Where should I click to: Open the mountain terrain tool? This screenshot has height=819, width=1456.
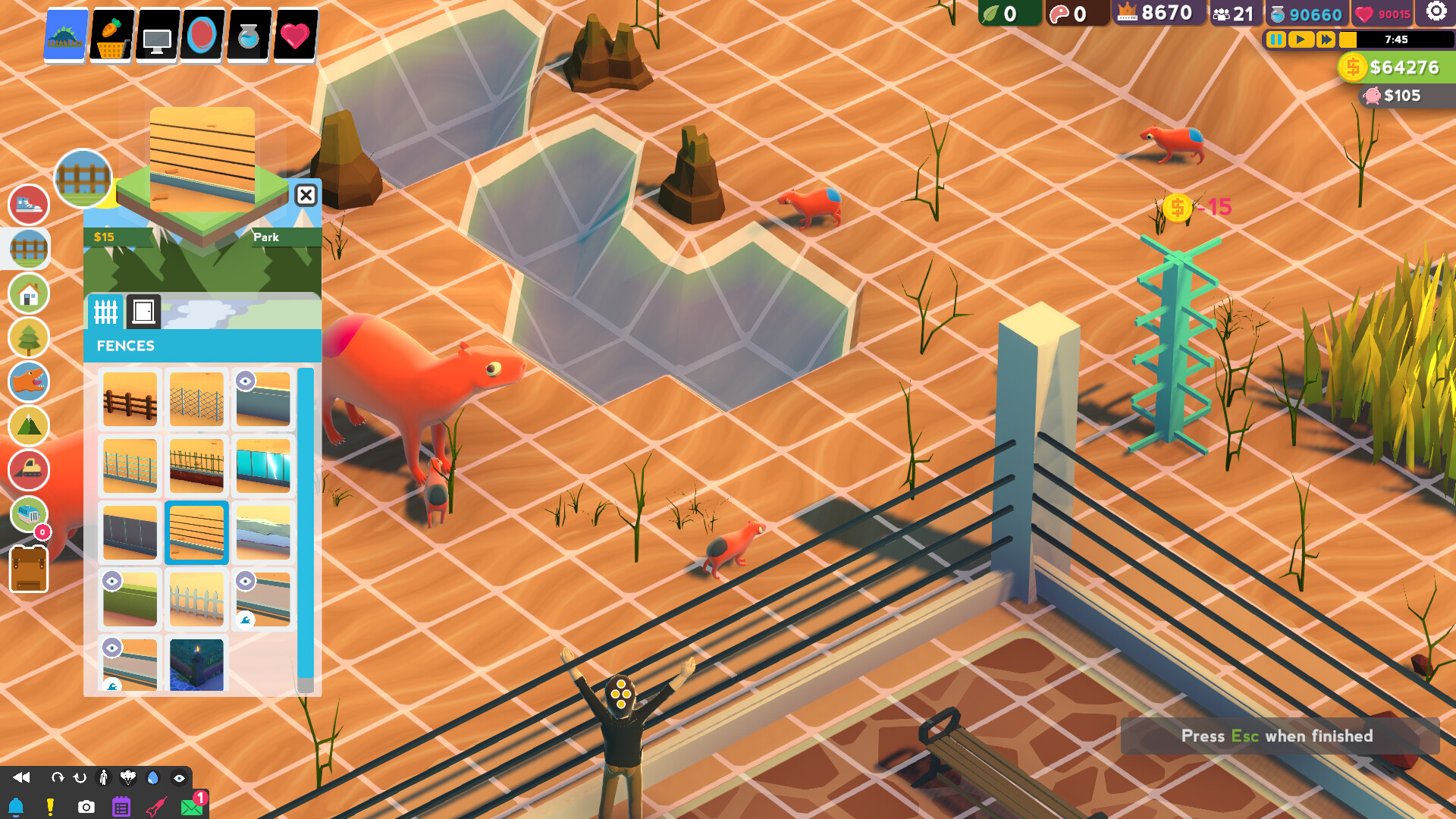(28, 426)
